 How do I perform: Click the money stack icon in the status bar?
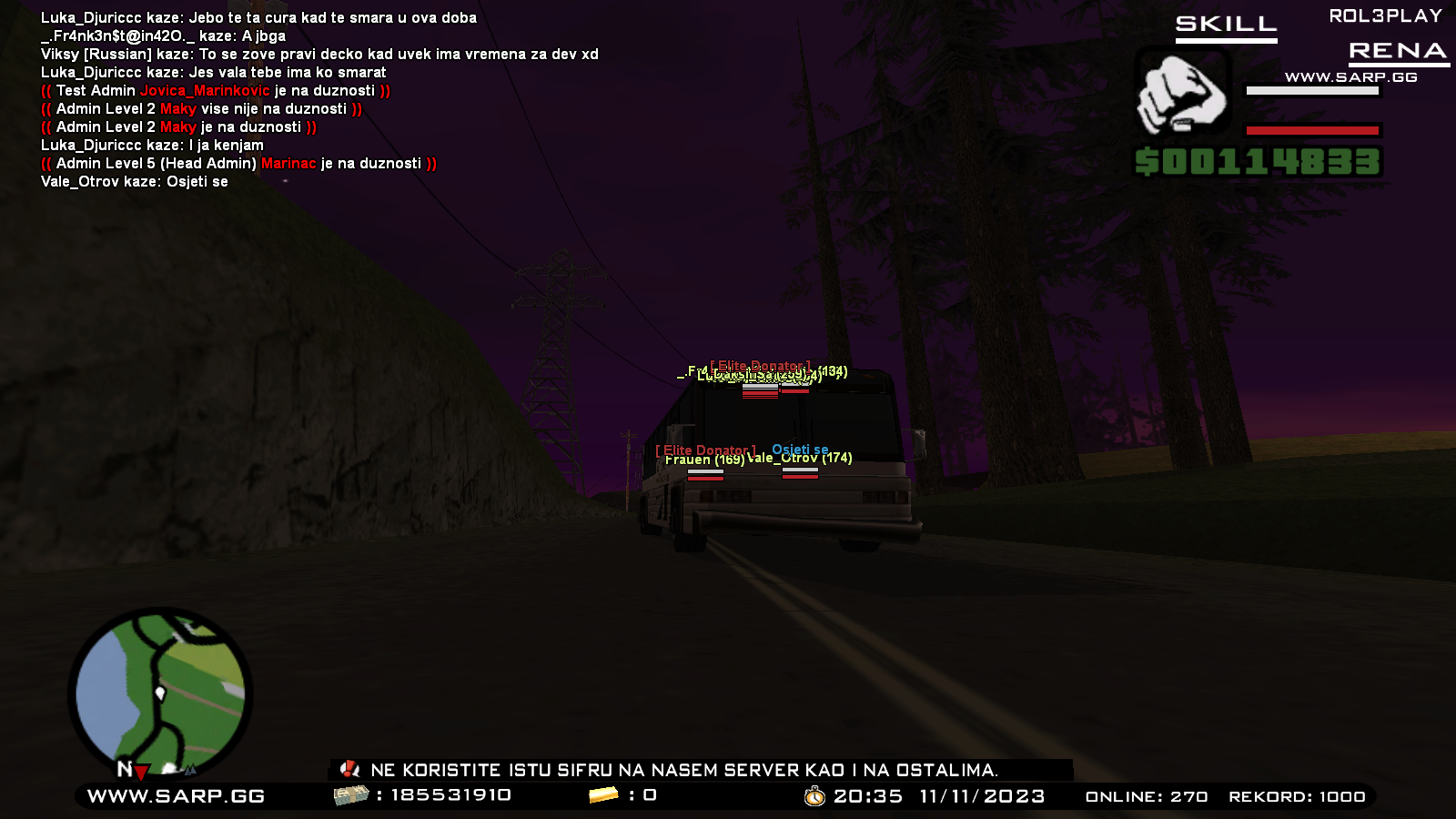350,794
